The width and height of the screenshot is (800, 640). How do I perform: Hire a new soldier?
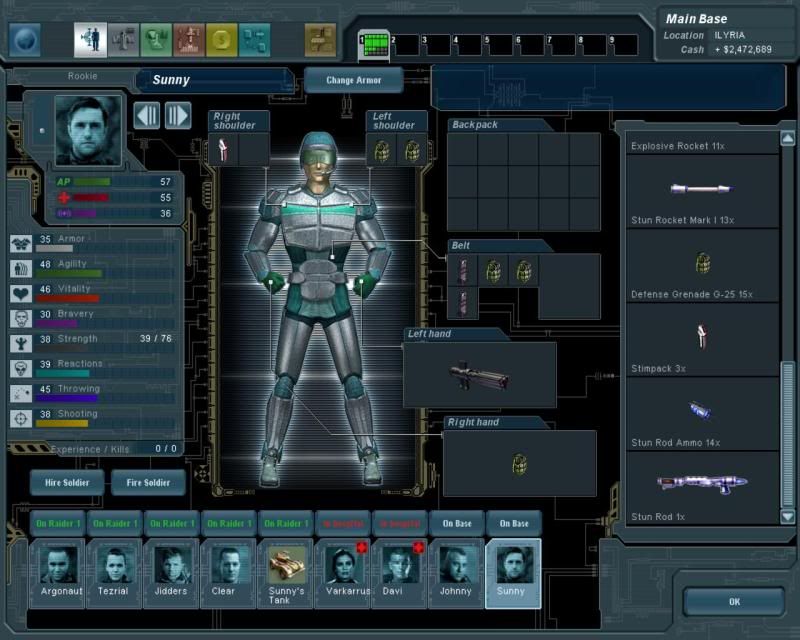pyautogui.click(x=67, y=483)
